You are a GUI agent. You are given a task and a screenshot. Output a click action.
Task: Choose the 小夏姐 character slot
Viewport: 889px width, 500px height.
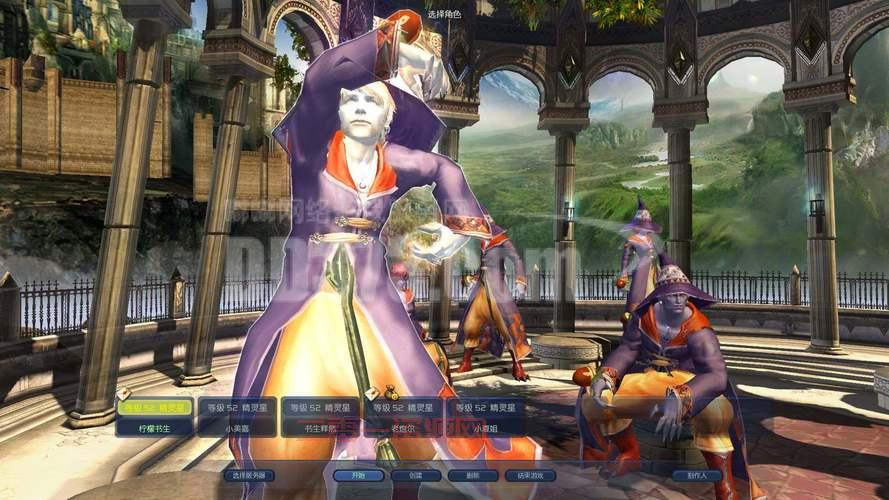(485, 417)
